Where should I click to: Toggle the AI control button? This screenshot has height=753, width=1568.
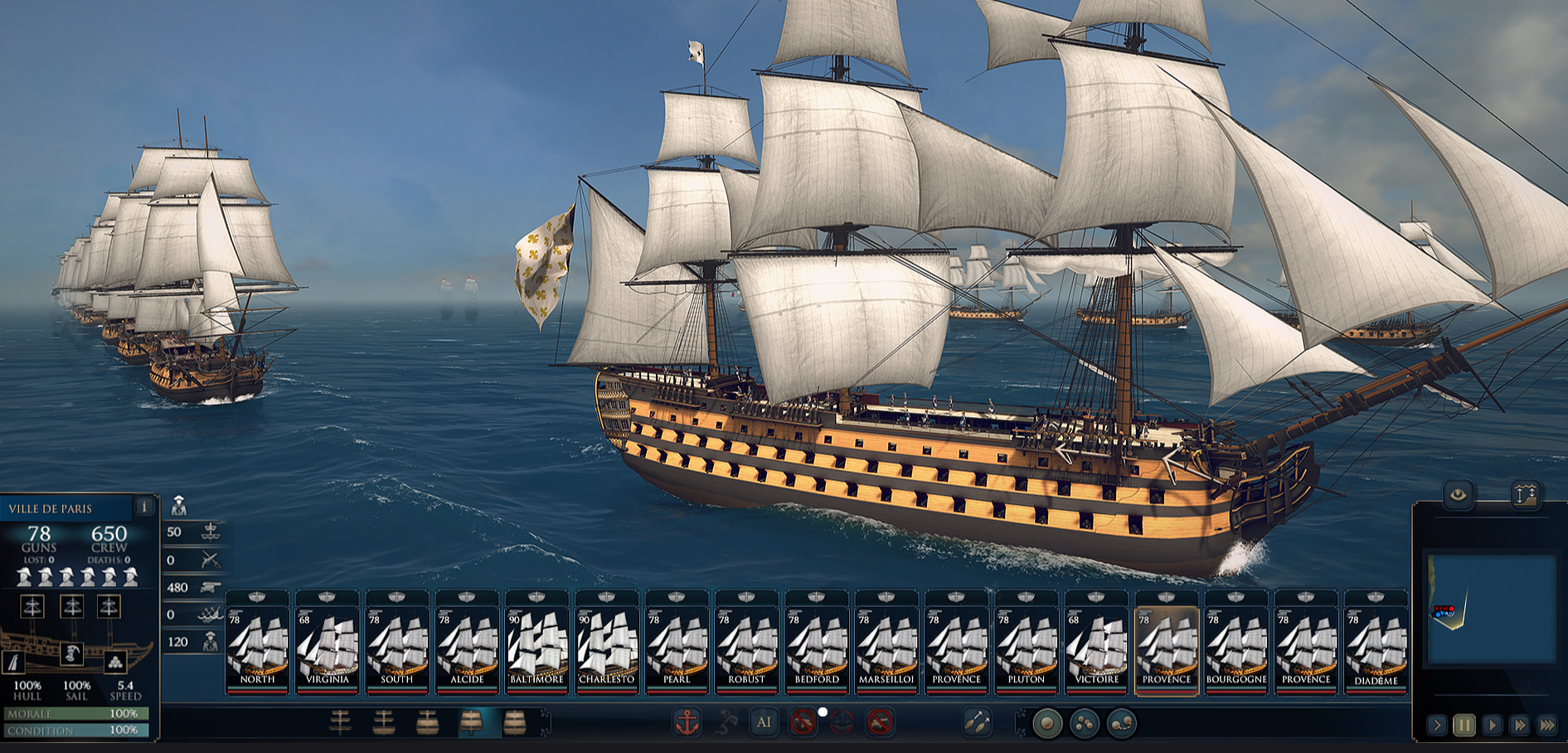tap(764, 722)
